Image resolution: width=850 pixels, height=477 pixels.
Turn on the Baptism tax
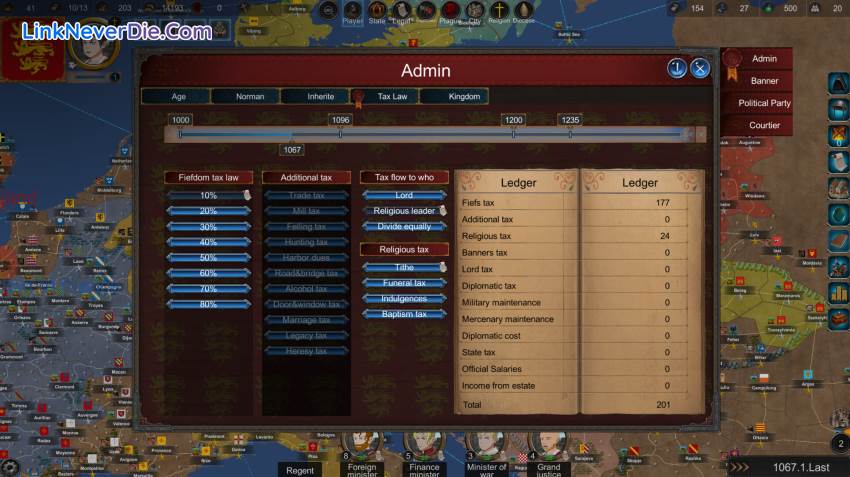(404, 314)
